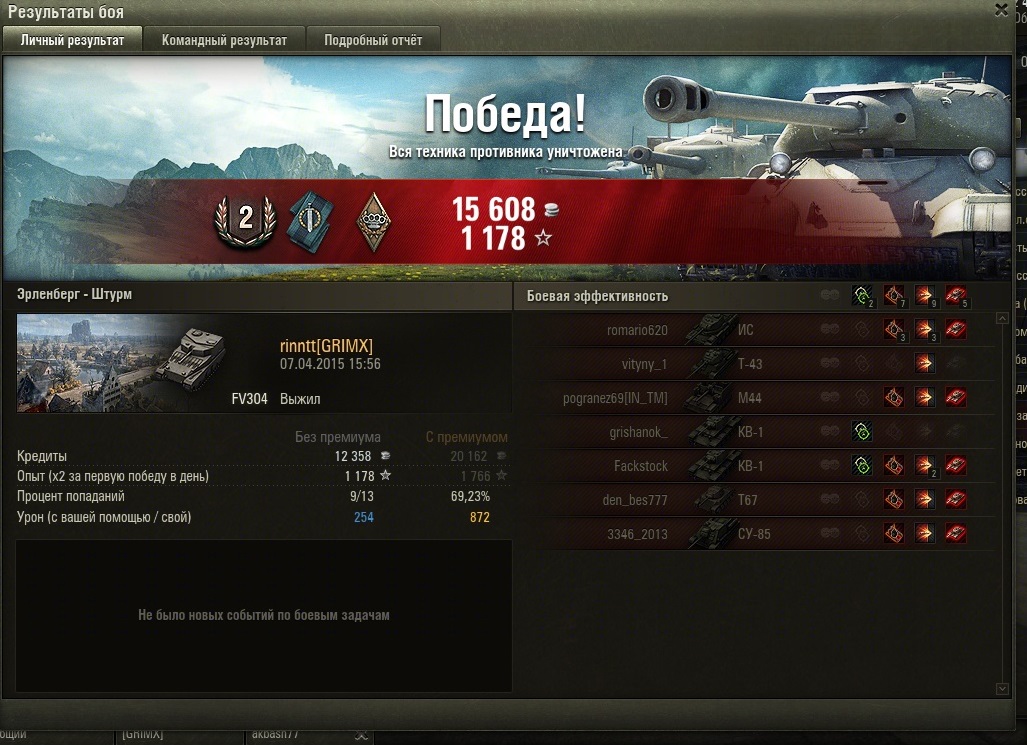Select the Личный результат tab
The height and width of the screenshot is (745, 1027).
(72, 40)
